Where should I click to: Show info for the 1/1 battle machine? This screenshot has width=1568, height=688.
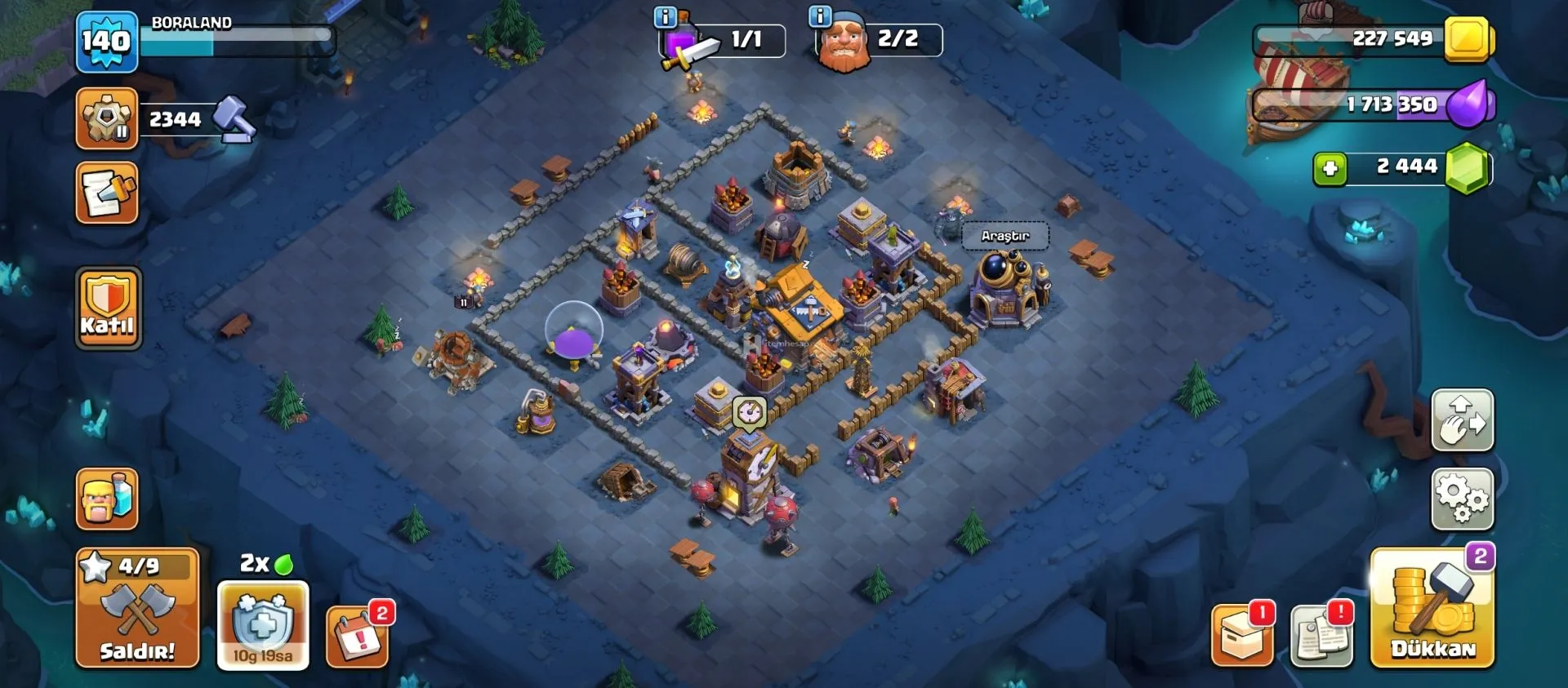click(x=666, y=16)
